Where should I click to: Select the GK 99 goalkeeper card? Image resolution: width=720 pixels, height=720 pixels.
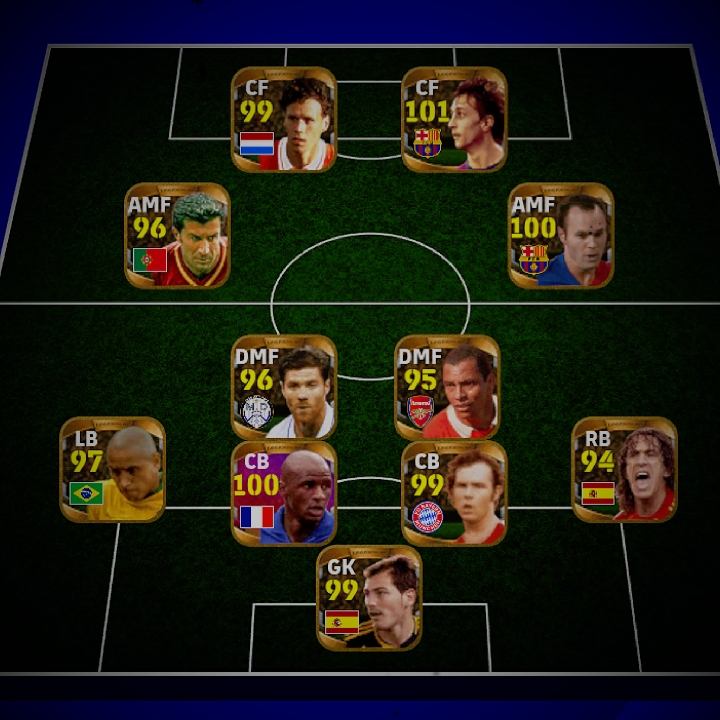[369, 598]
